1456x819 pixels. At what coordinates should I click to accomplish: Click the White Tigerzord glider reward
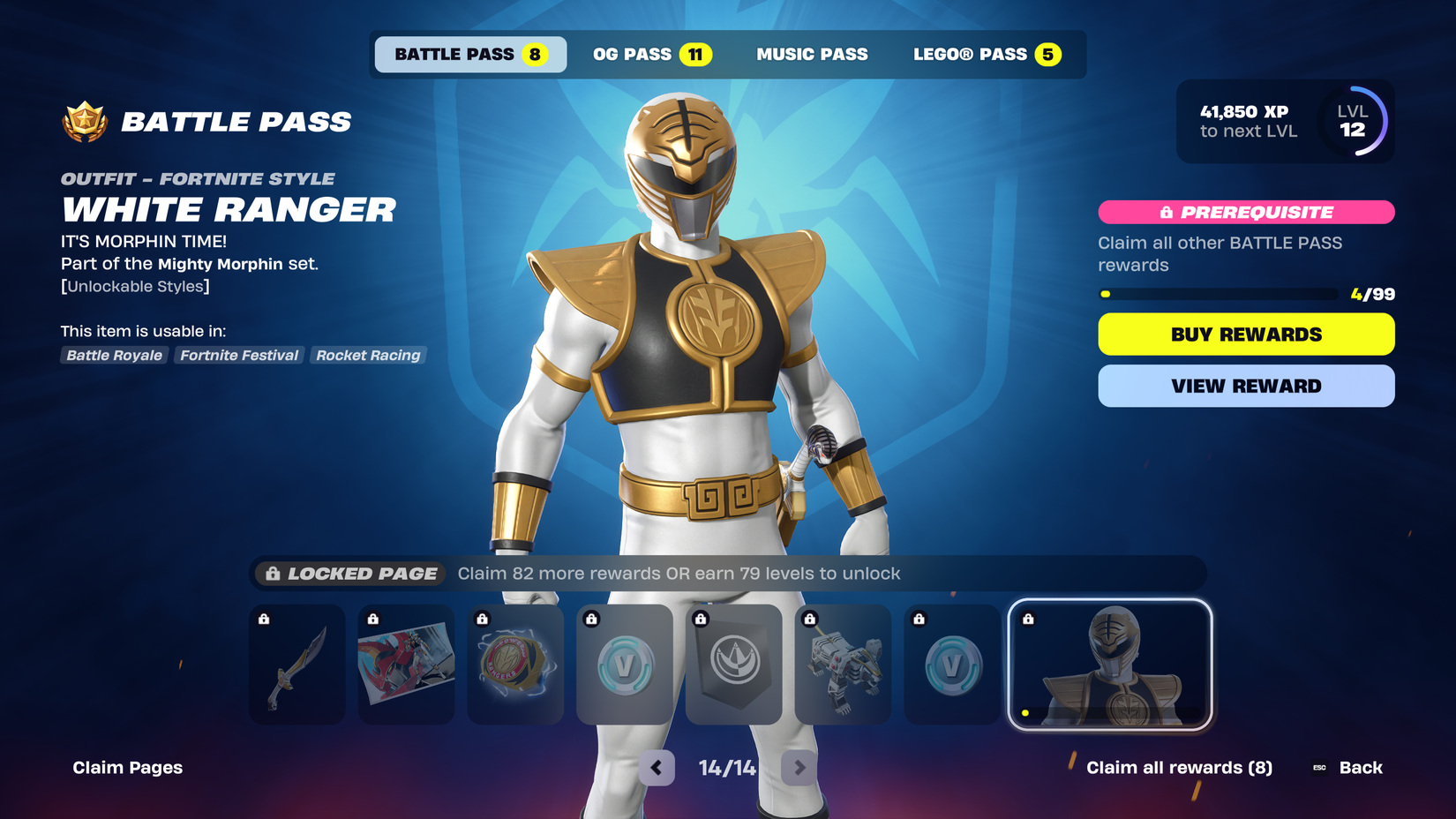tap(844, 665)
